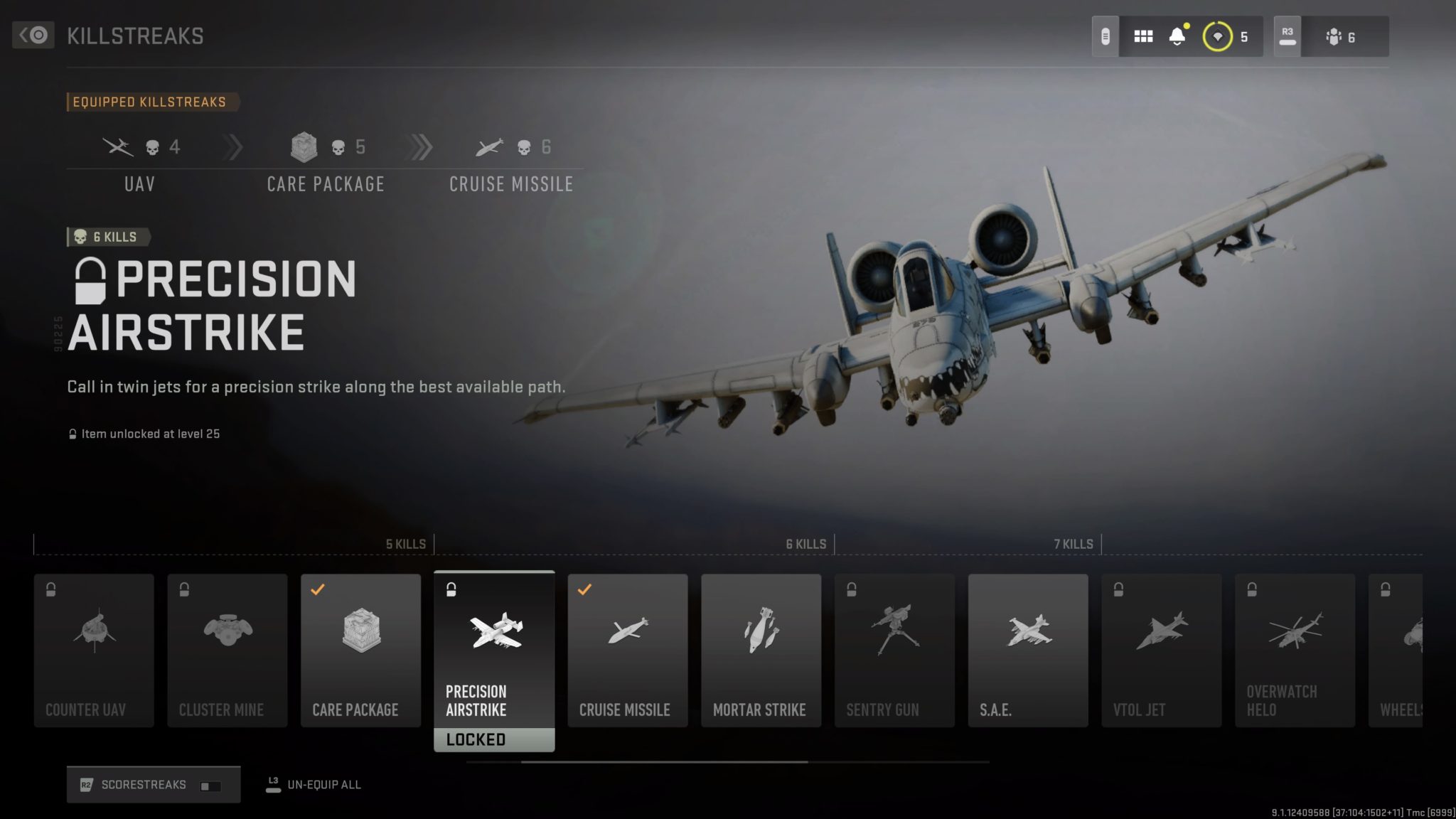This screenshot has height=819, width=1456.
Task: Click the grid menu icon at top right
Action: 1143,36
